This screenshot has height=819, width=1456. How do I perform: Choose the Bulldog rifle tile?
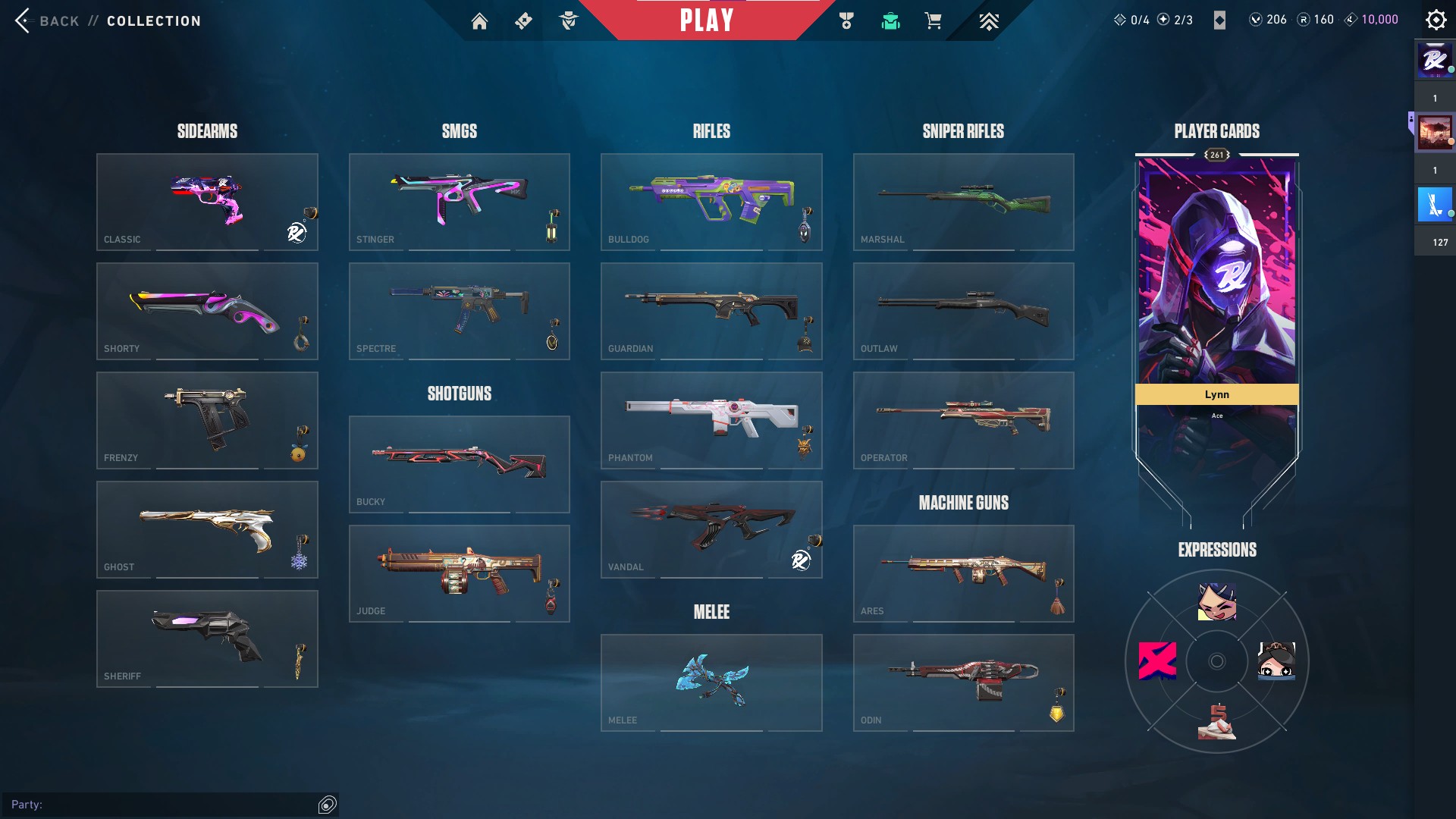point(711,202)
